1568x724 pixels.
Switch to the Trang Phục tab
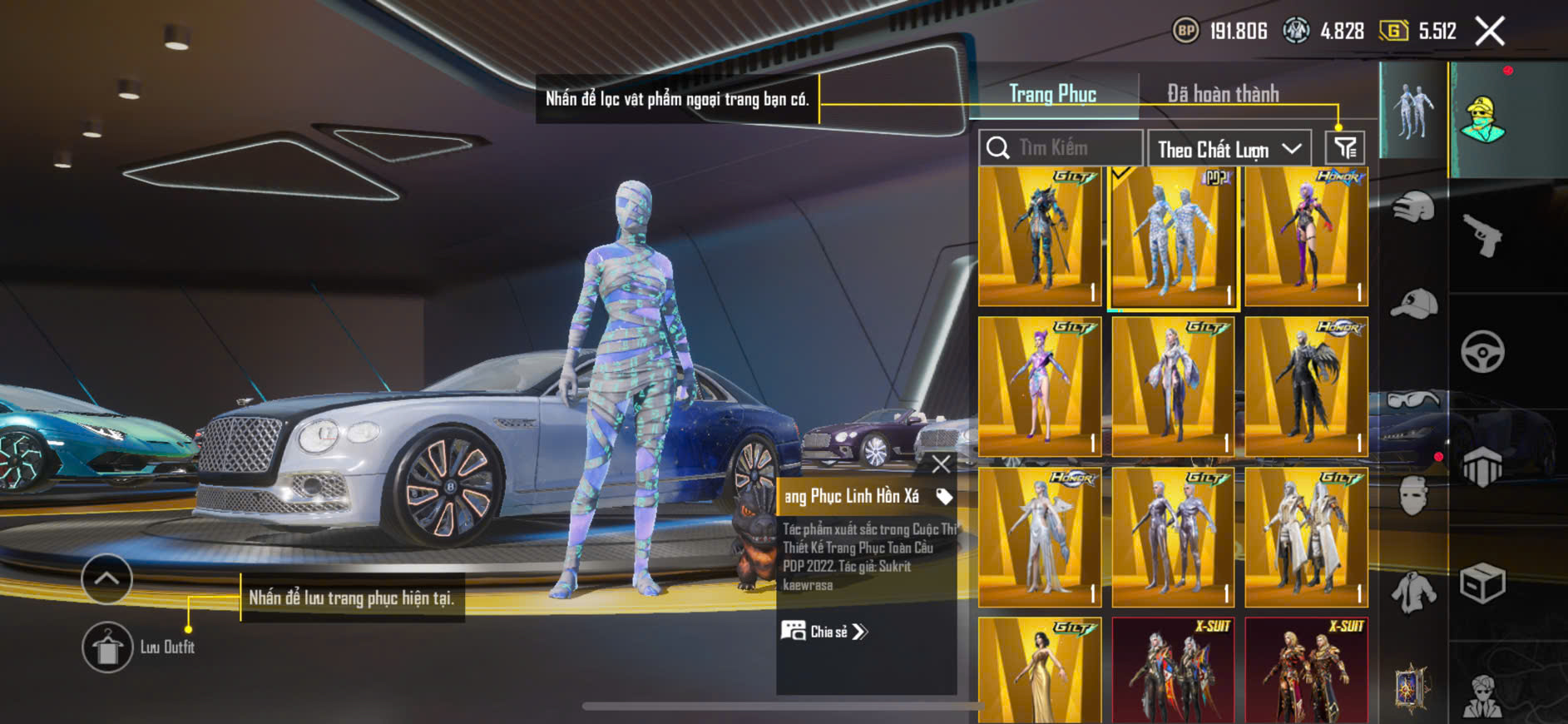coord(1052,94)
